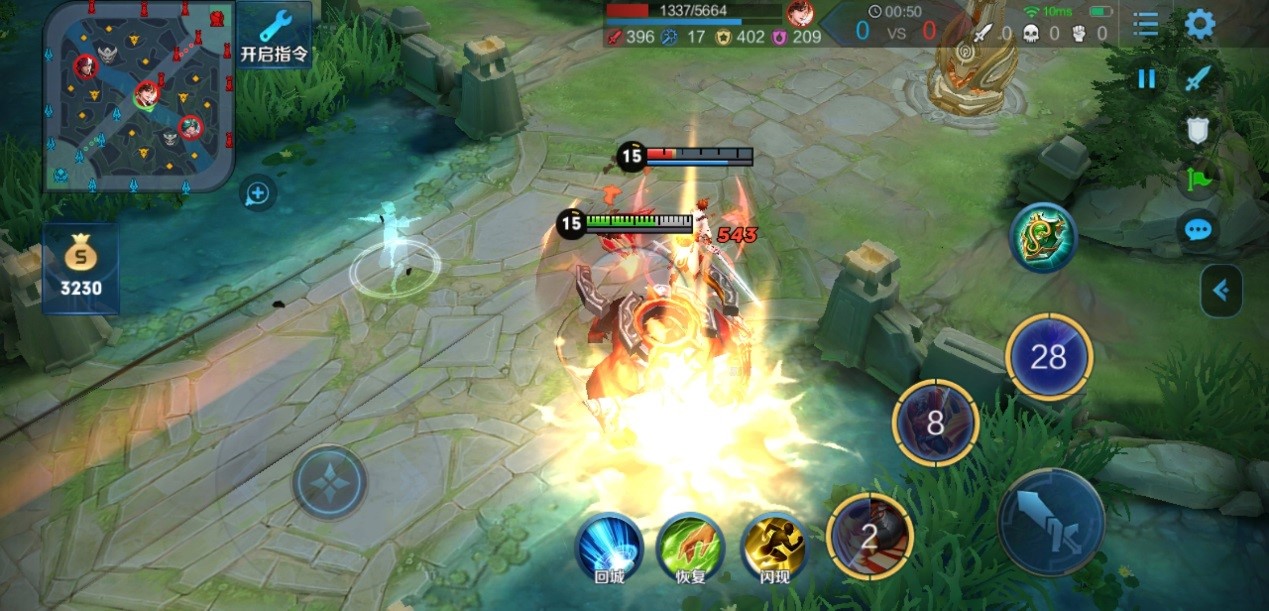The image size is (1269, 611).
Task: Tap the 开启指令 wrench button
Action: pos(274,35)
